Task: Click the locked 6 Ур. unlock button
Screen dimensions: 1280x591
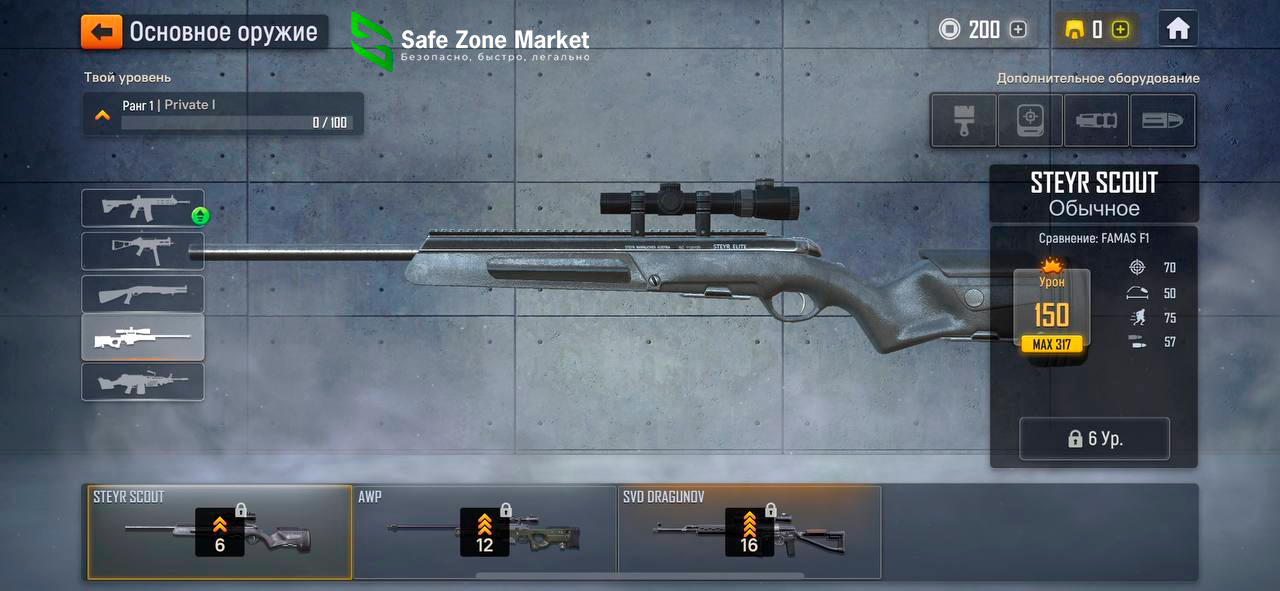Action: (1094, 439)
